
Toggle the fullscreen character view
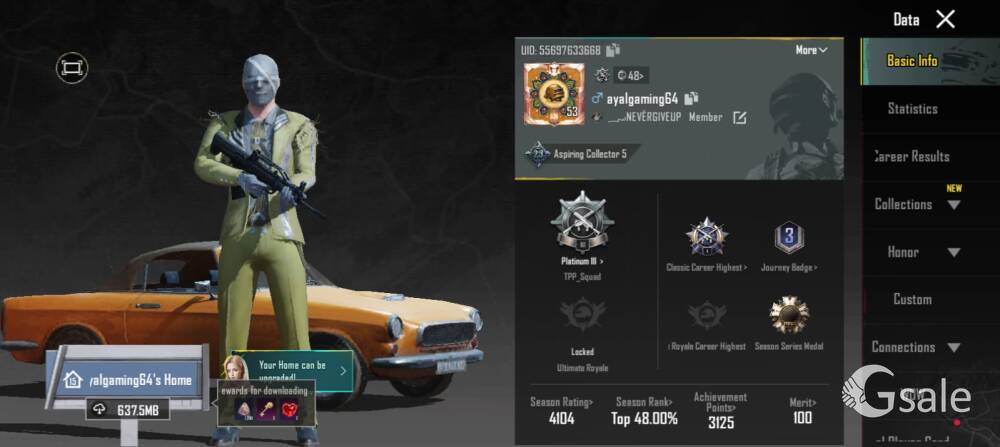coord(72,67)
